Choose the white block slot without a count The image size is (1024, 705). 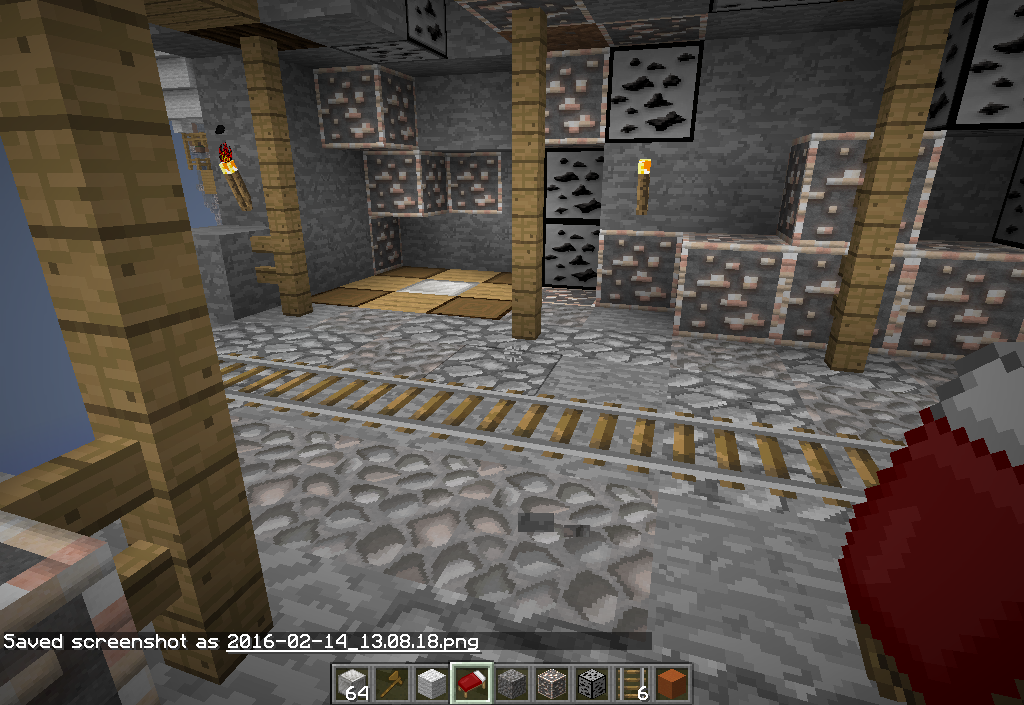[430, 683]
